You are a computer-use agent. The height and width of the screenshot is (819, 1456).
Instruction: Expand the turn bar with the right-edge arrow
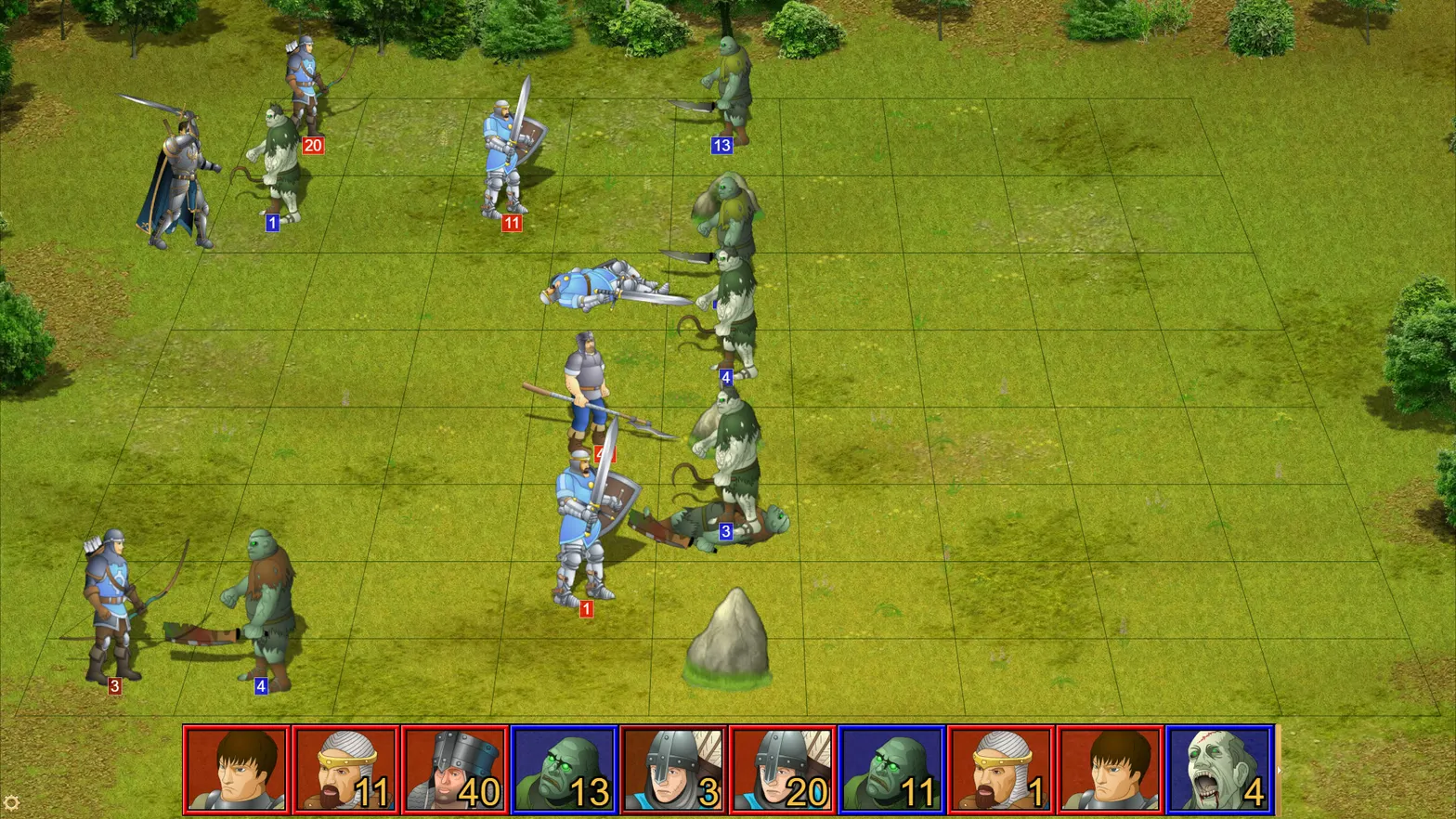click(1280, 773)
